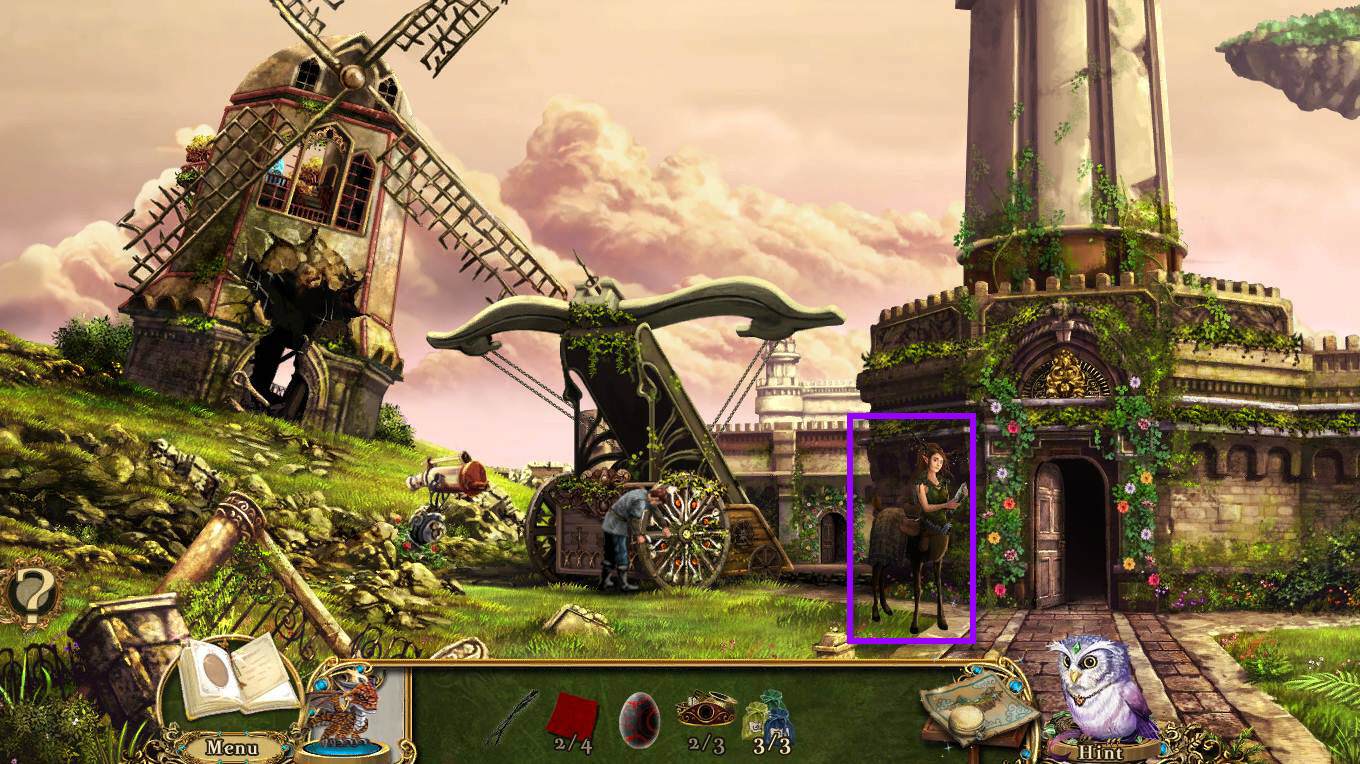Open the Menu button
This screenshot has height=764, width=1360.
pyautogui.click(x=231, y=747)
